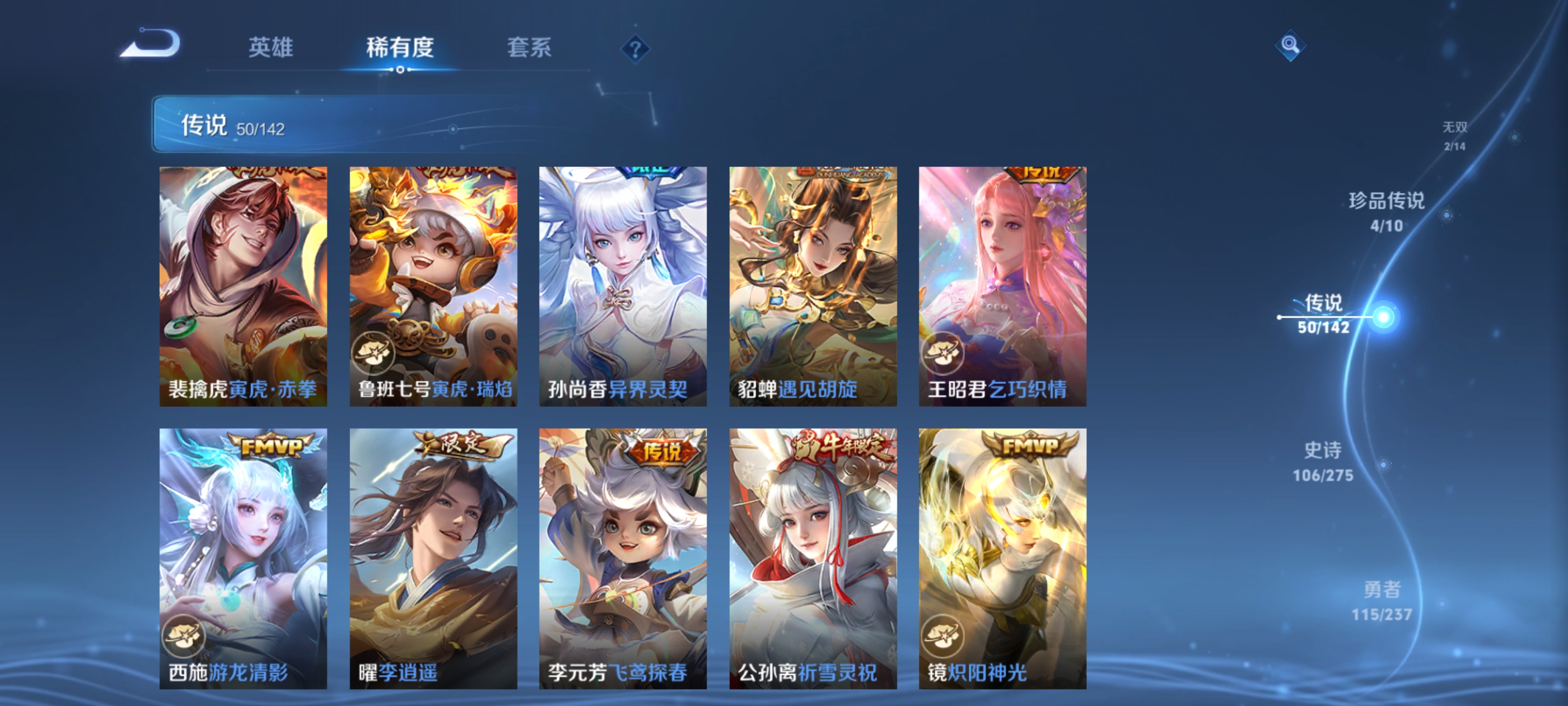Open the search magnifier icon top-right
Viewport: 1568px width, 706px height.
click(x=1291, y=45)
